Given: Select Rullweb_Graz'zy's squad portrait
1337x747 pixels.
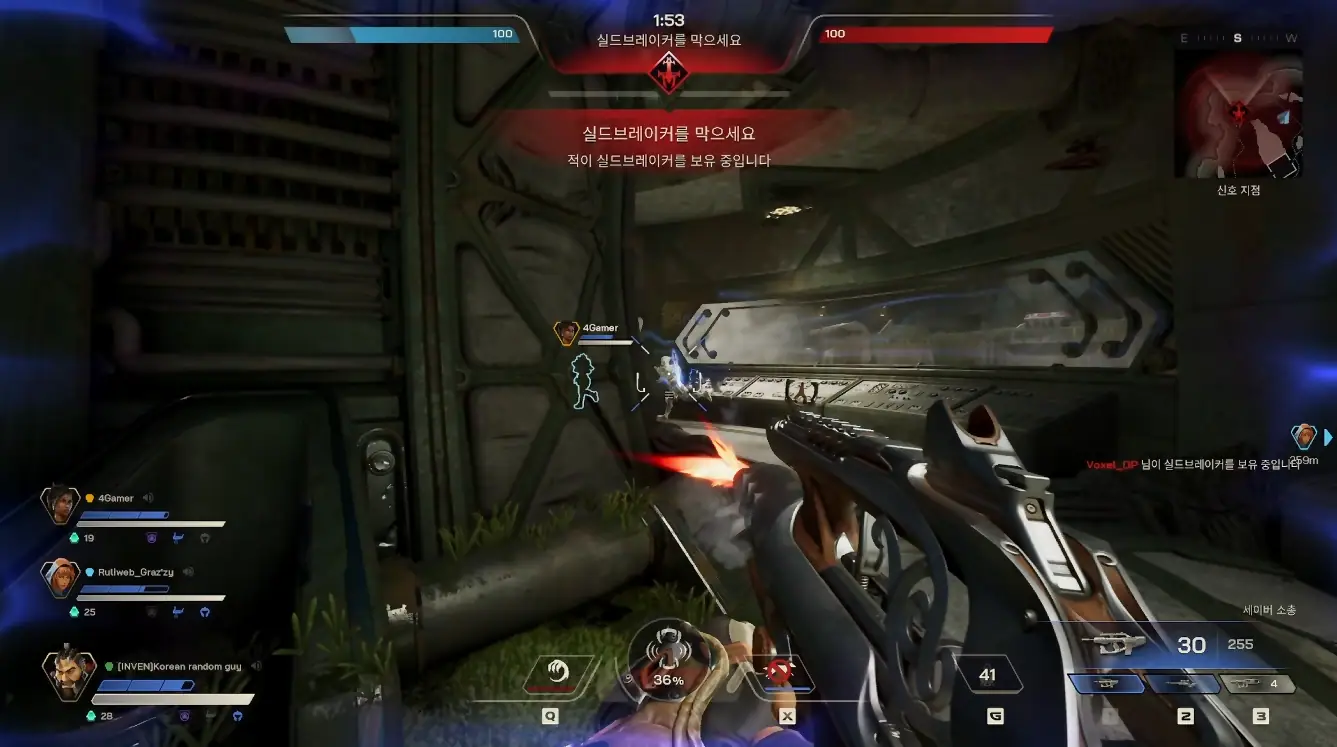Looking at the screenshot, I should [x=59, y=578].
